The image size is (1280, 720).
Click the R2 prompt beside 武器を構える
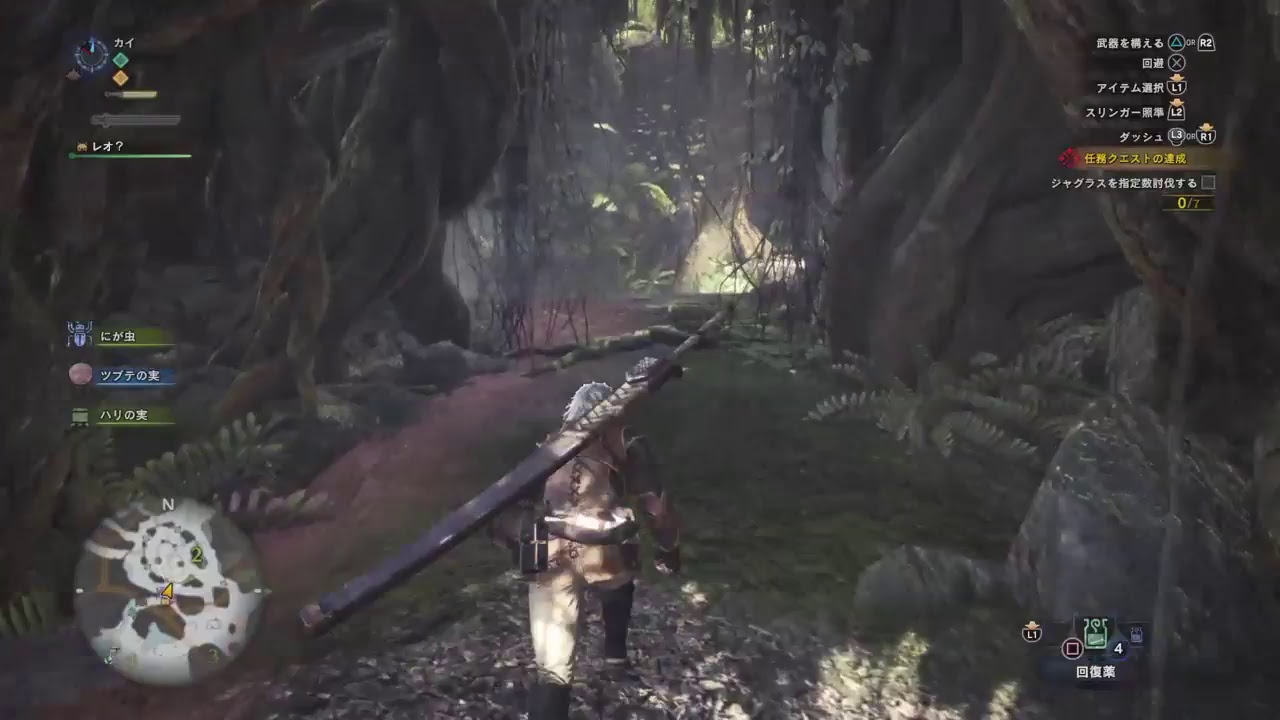[x=1205, y=42]
